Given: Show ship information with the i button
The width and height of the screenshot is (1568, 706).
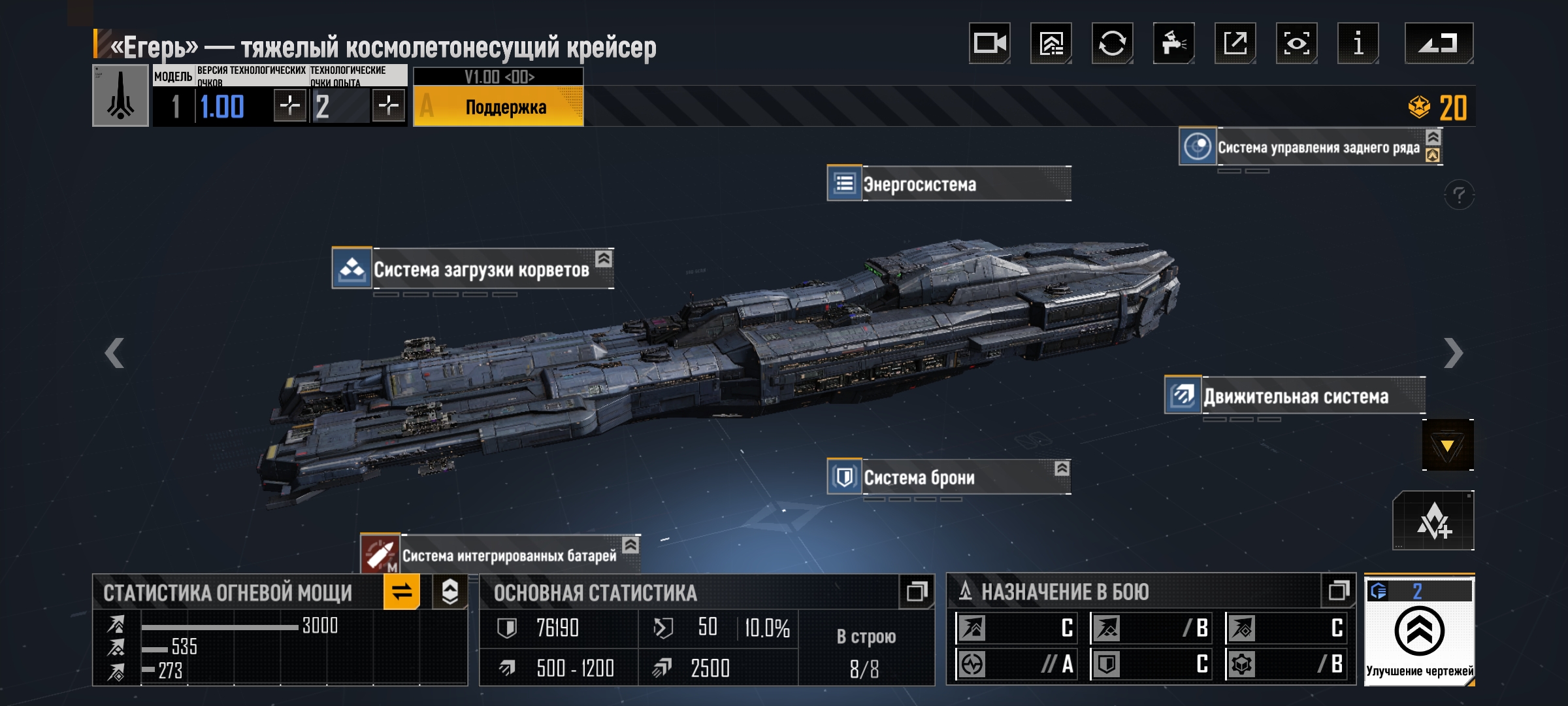Looking at the screenshot, I should click(1358, 44).
